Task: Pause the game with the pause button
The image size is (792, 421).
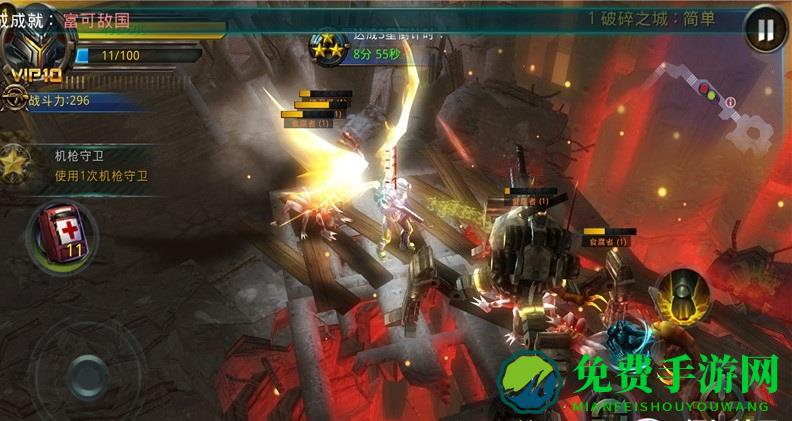Action: tap(765, 30)
